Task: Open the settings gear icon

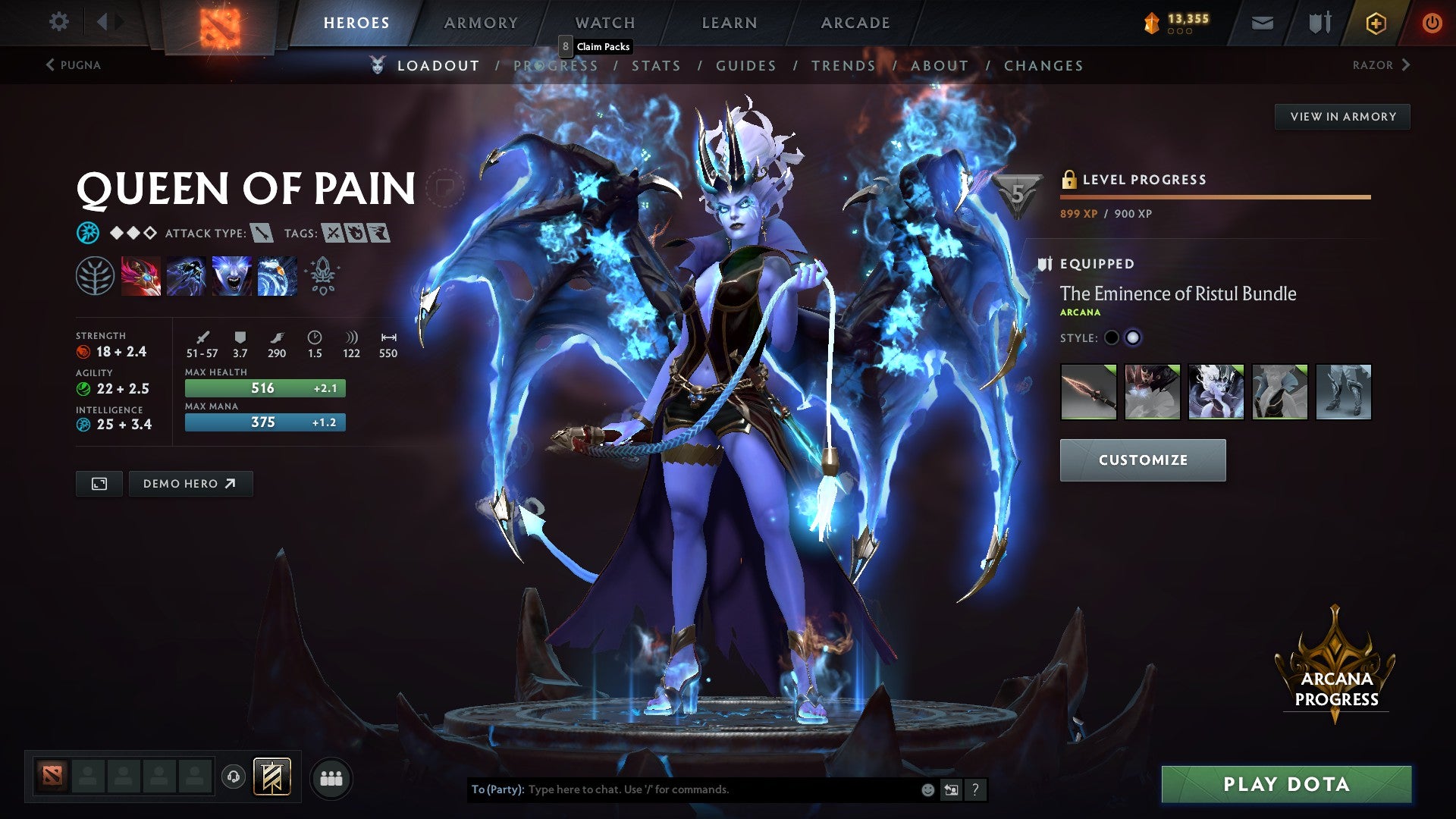Action: click(58, 22)
